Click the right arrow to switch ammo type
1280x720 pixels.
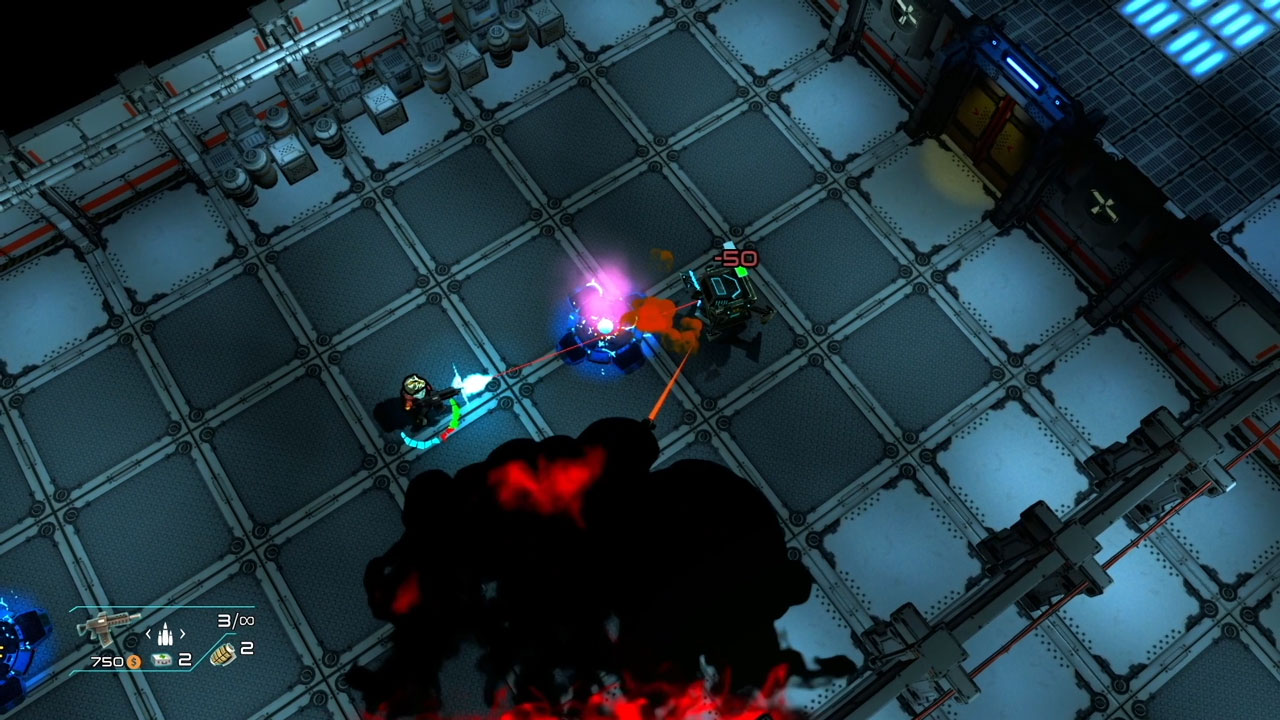[183, 634]
